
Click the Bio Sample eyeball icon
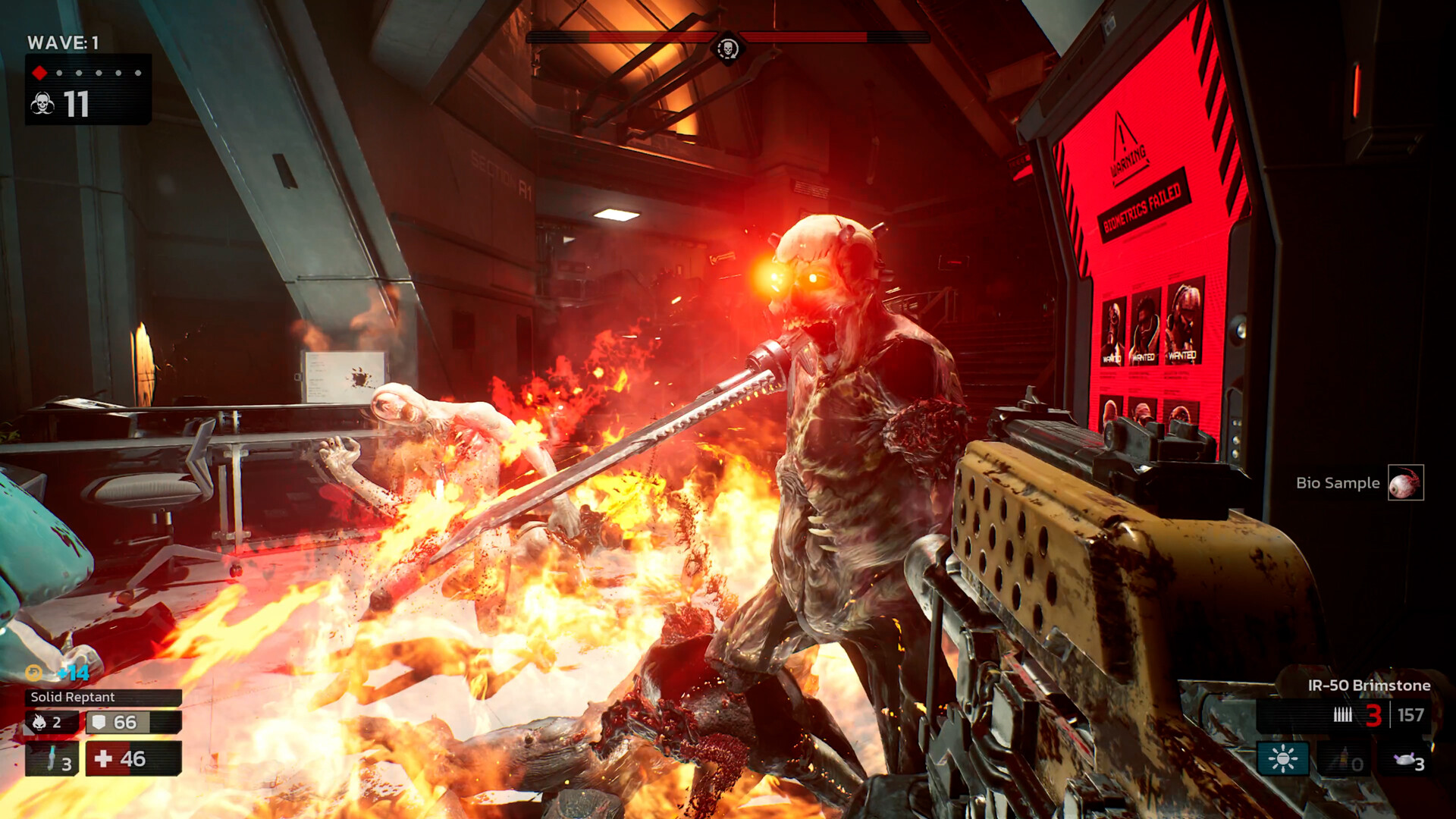pyautogui.click(x=1407, y=483)
